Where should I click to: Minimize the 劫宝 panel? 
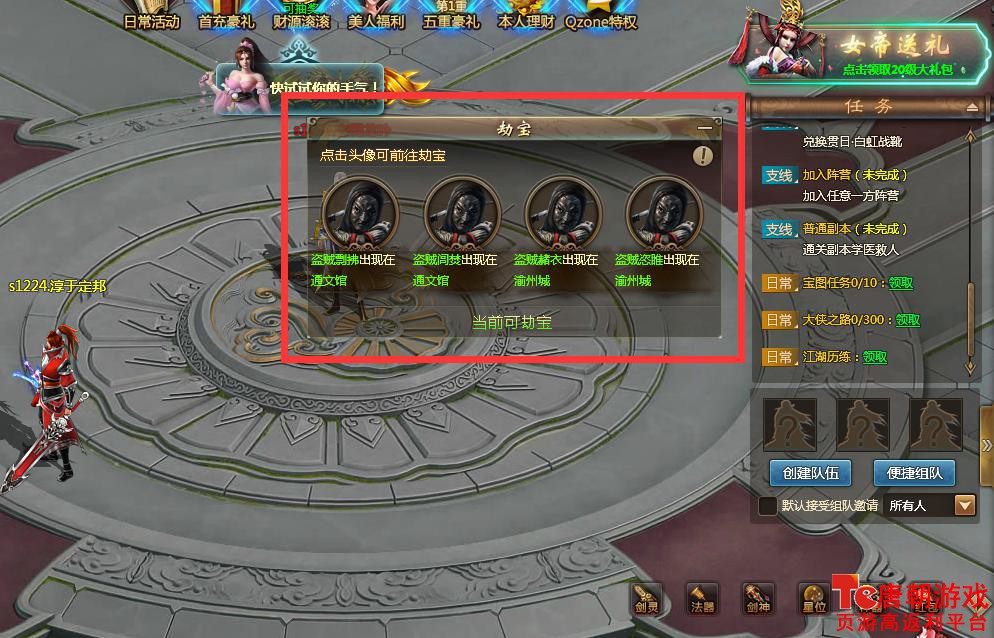pos(705,129)
